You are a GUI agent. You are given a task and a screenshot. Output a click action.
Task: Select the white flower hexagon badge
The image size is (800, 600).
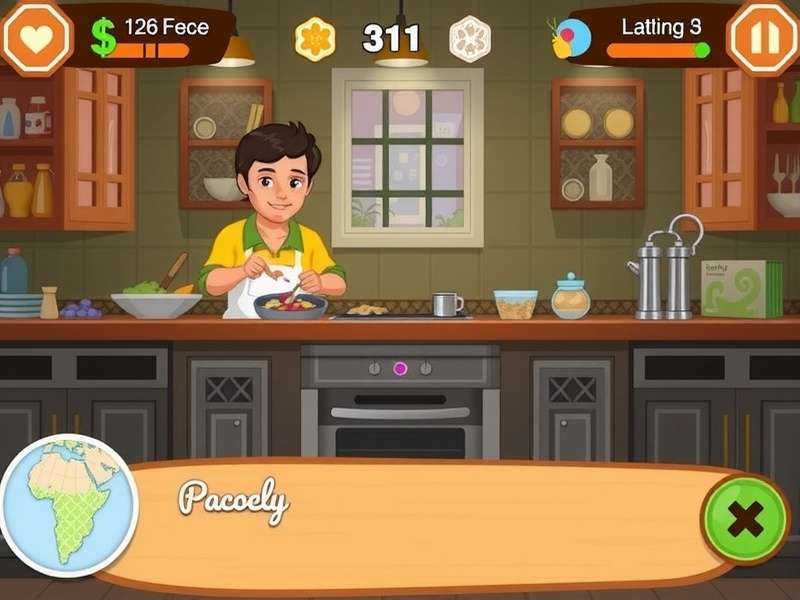469,39
